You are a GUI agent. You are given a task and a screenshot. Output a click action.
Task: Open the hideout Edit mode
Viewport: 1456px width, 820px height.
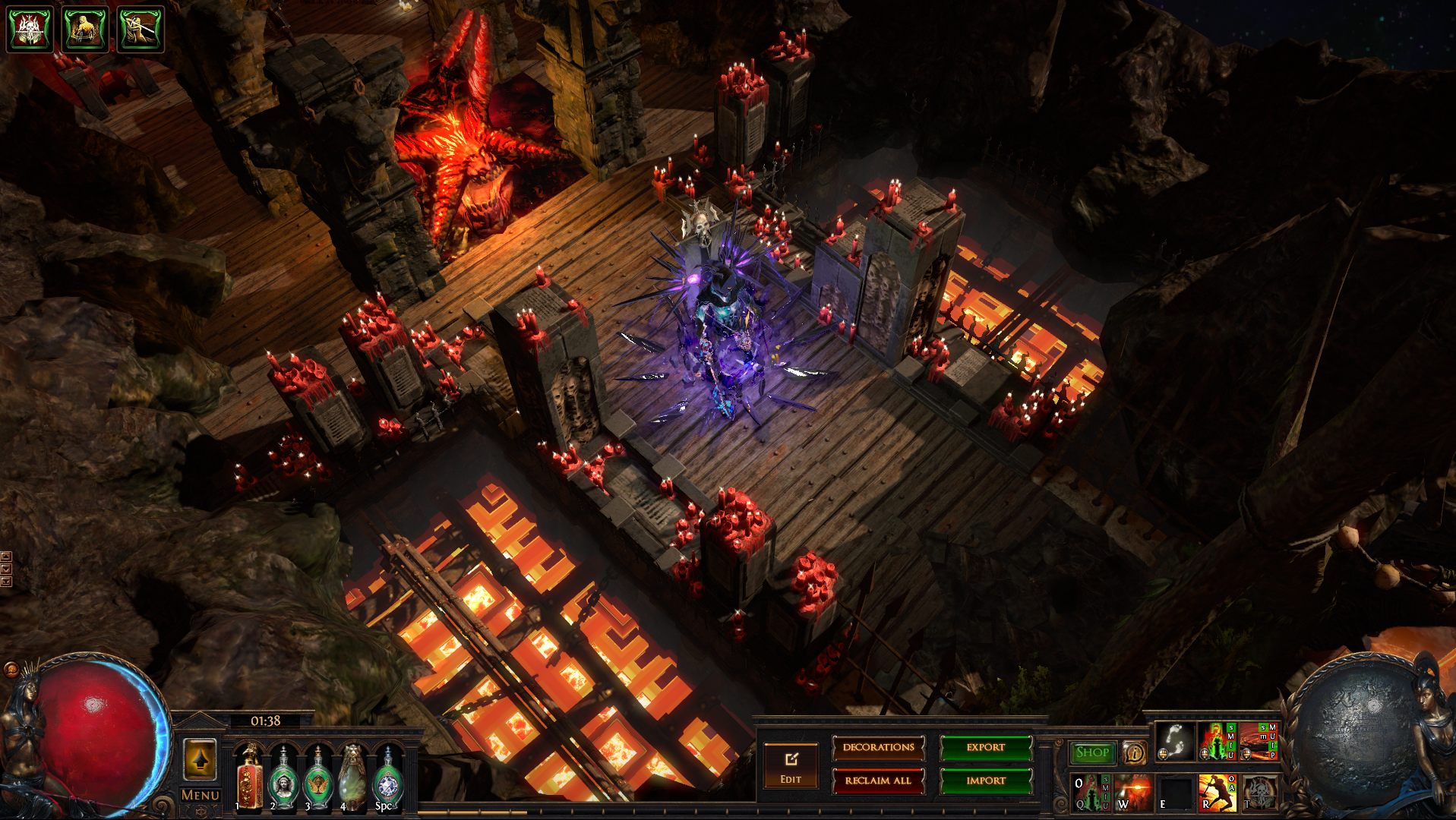pyautogui.click(x=791, y=766)
